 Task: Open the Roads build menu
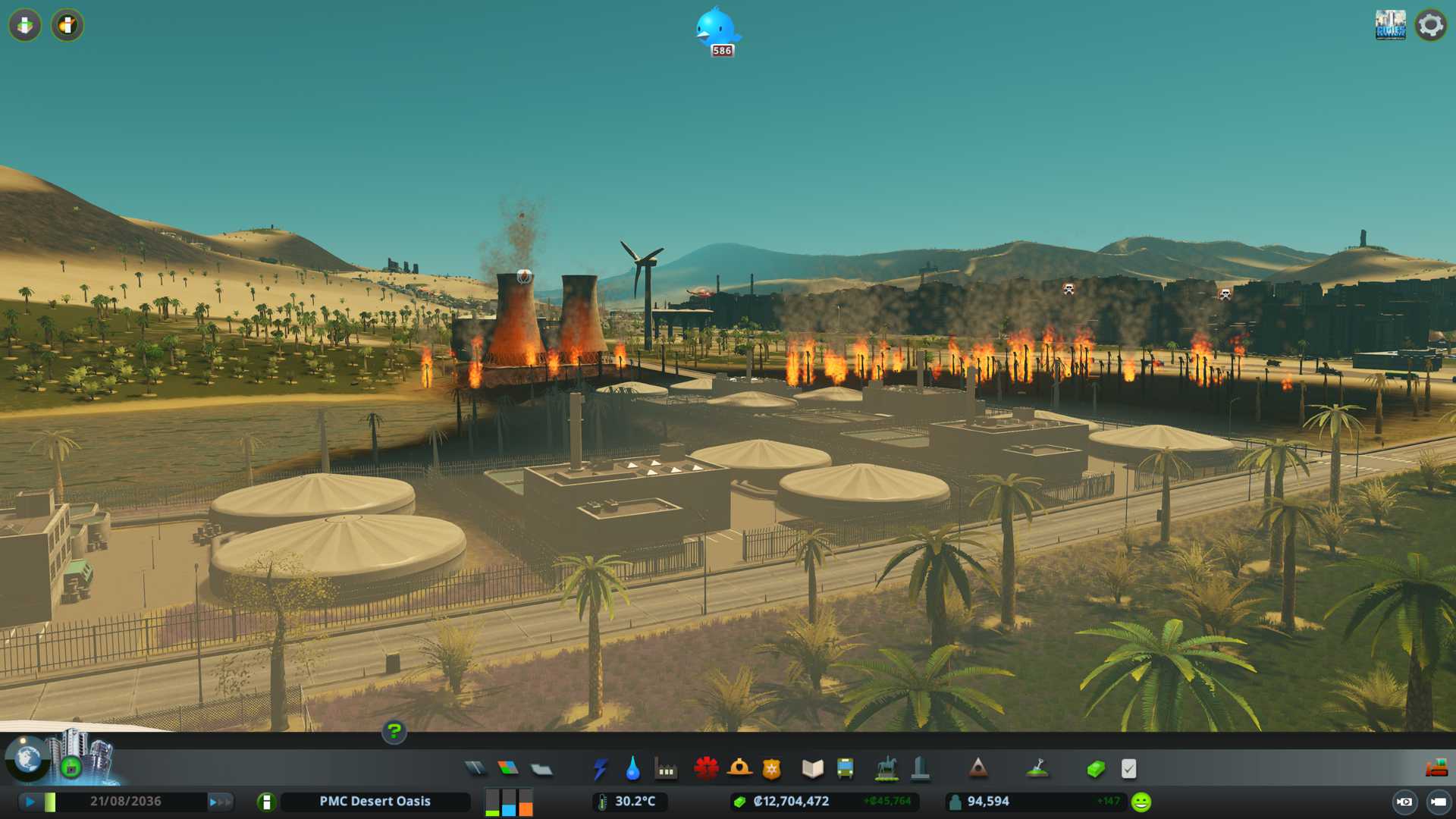(x=475, y=769)
